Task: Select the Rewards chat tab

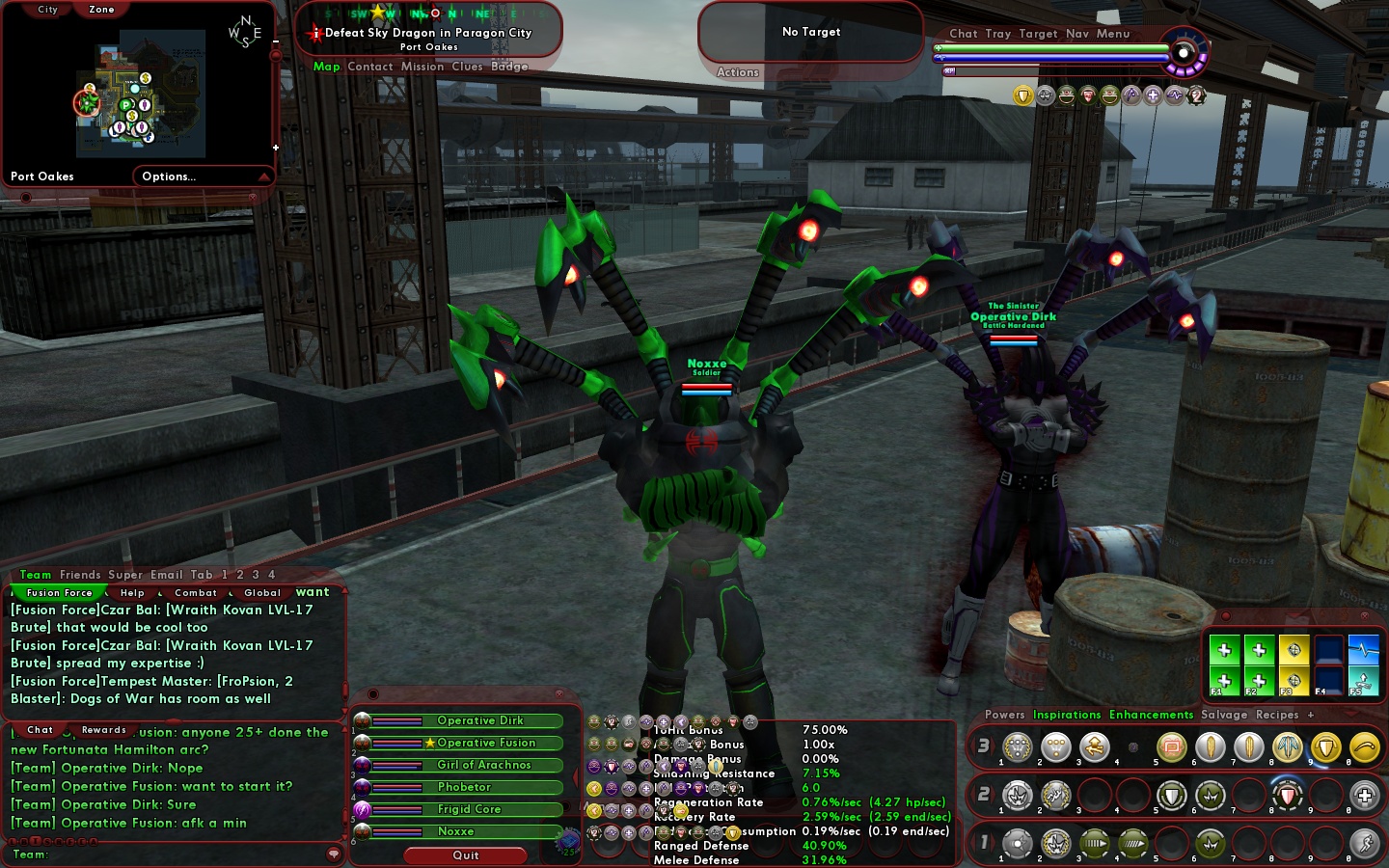Action: (104, 730)
